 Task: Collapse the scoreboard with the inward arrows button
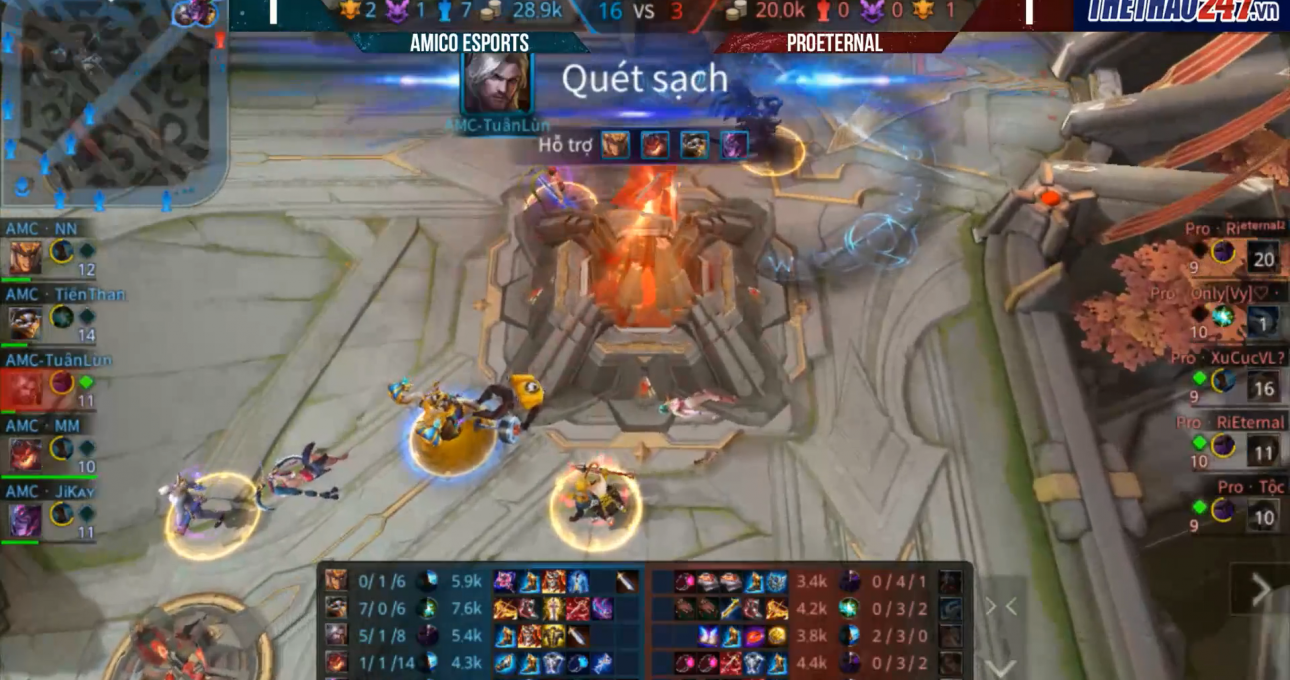click(1001, 606)
